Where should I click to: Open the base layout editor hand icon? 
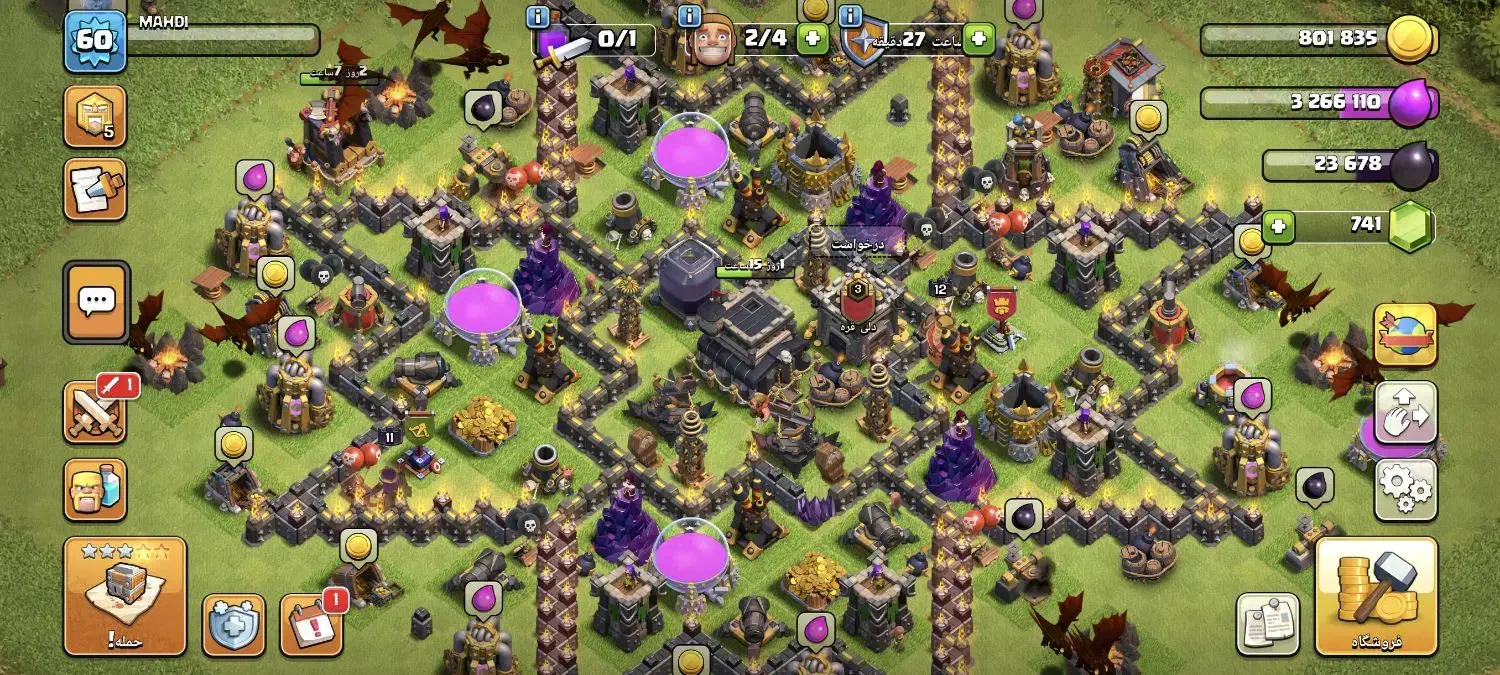(1405, 412)
